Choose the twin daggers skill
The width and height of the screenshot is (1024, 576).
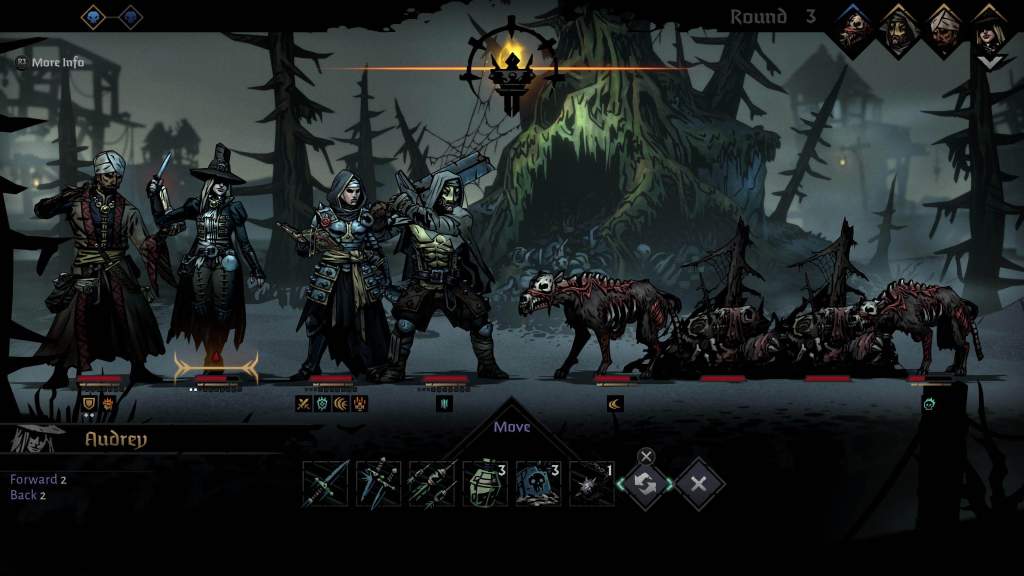point(379,484)
